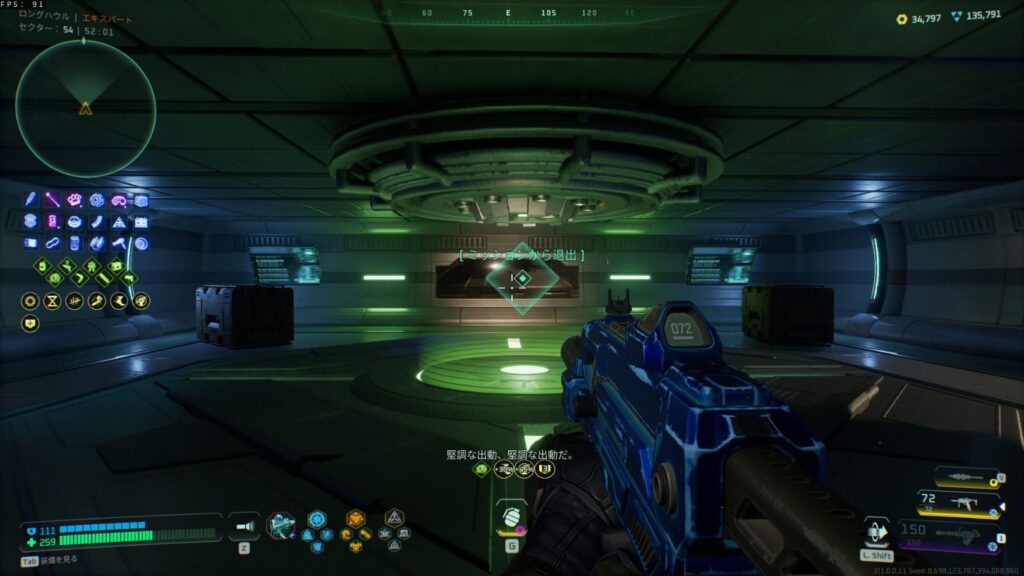Screen dimensions: 1024x576
Task: Activate the dash ability icon
Action: point(876,530)
